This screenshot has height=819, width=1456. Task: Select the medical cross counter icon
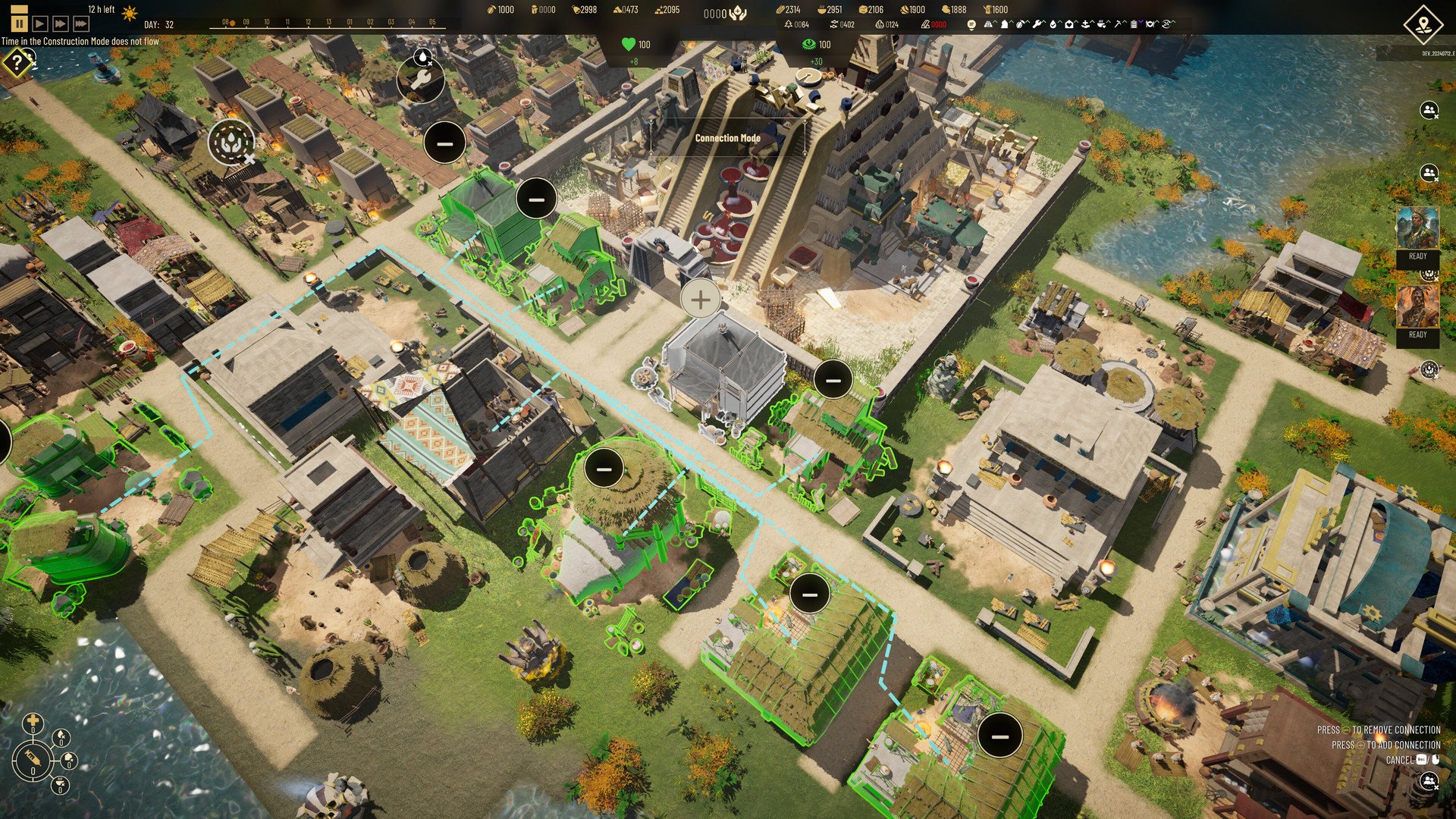[x=33, y=721]
